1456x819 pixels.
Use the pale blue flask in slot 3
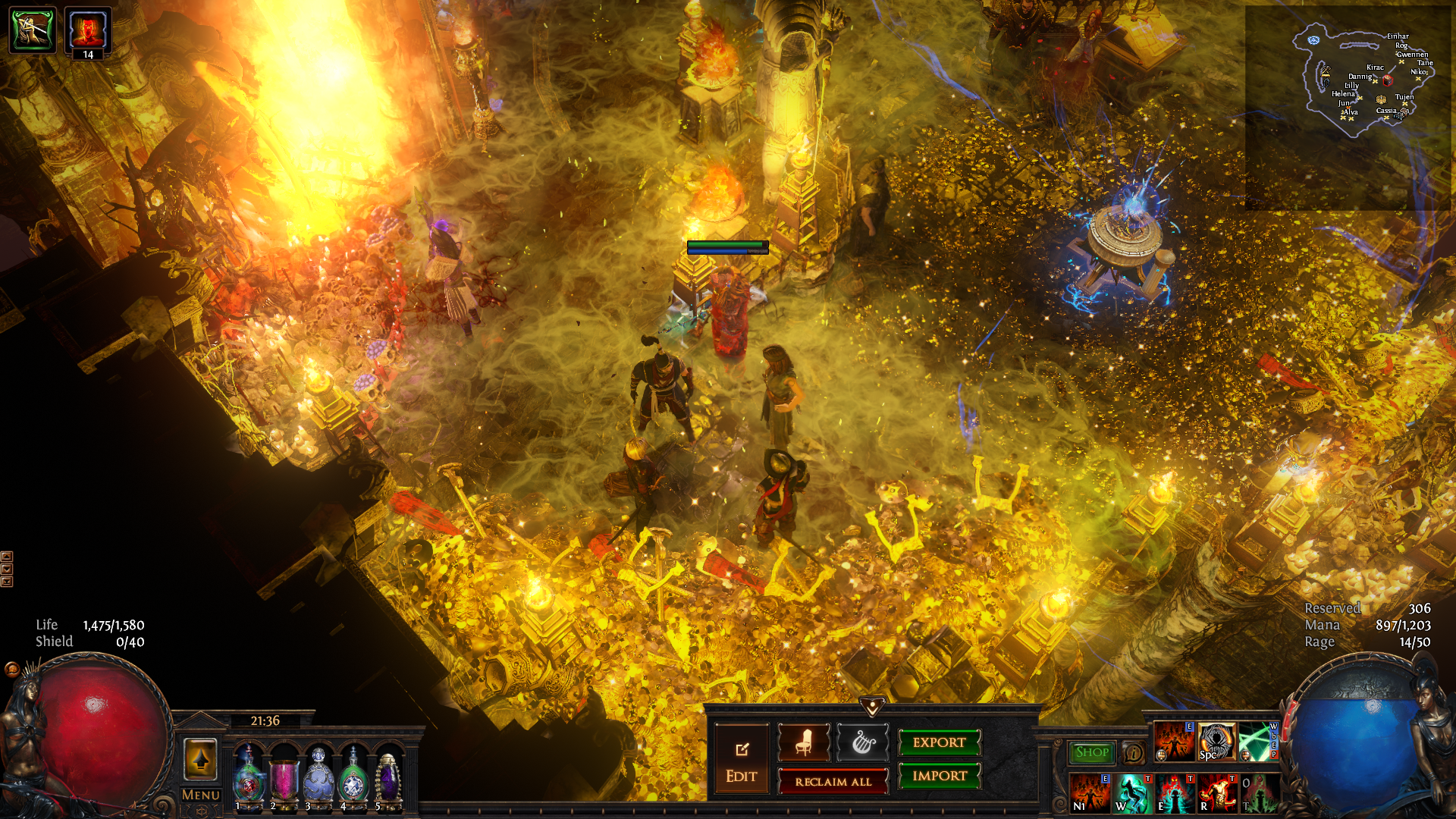318,775
